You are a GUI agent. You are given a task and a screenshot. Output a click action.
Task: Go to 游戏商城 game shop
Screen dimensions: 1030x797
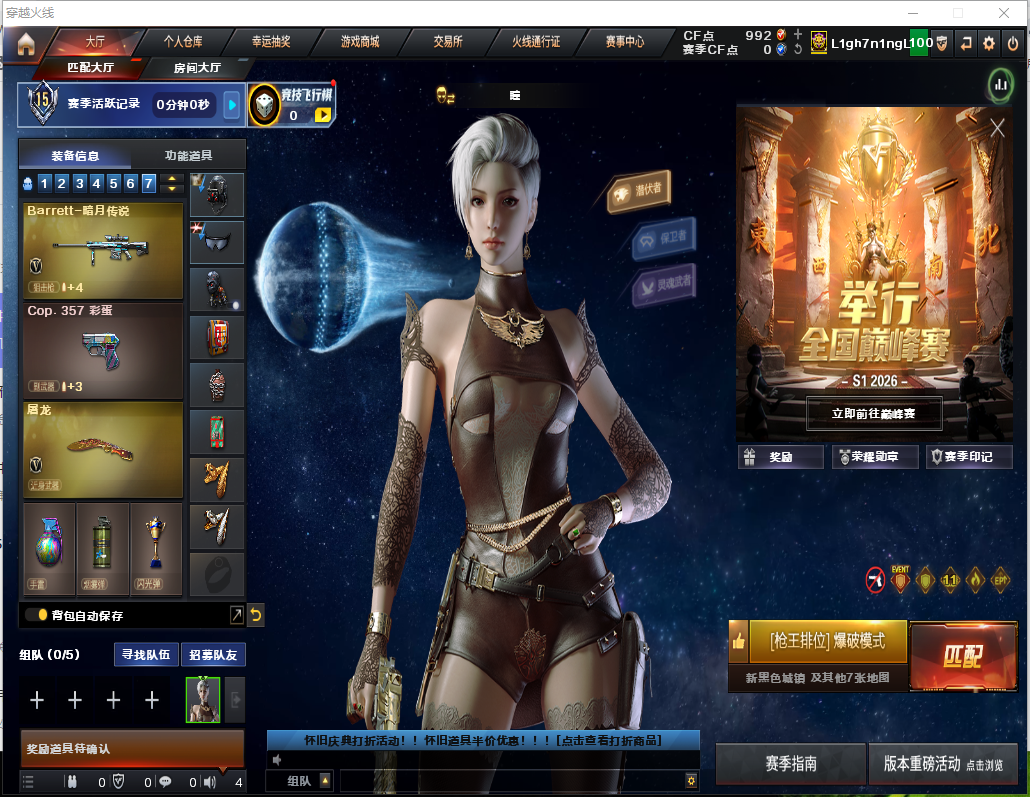coord(360,42)
